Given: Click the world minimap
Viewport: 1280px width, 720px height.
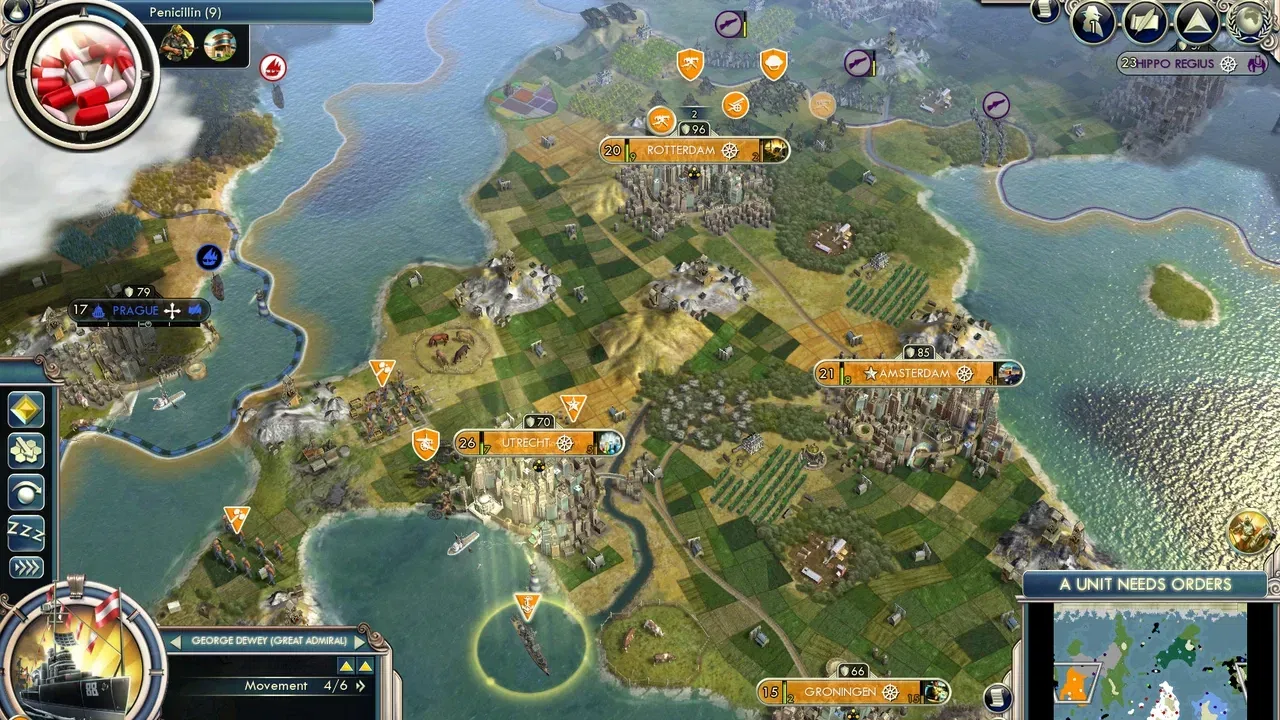Looking at the screenshot, I should (1150, 660).
